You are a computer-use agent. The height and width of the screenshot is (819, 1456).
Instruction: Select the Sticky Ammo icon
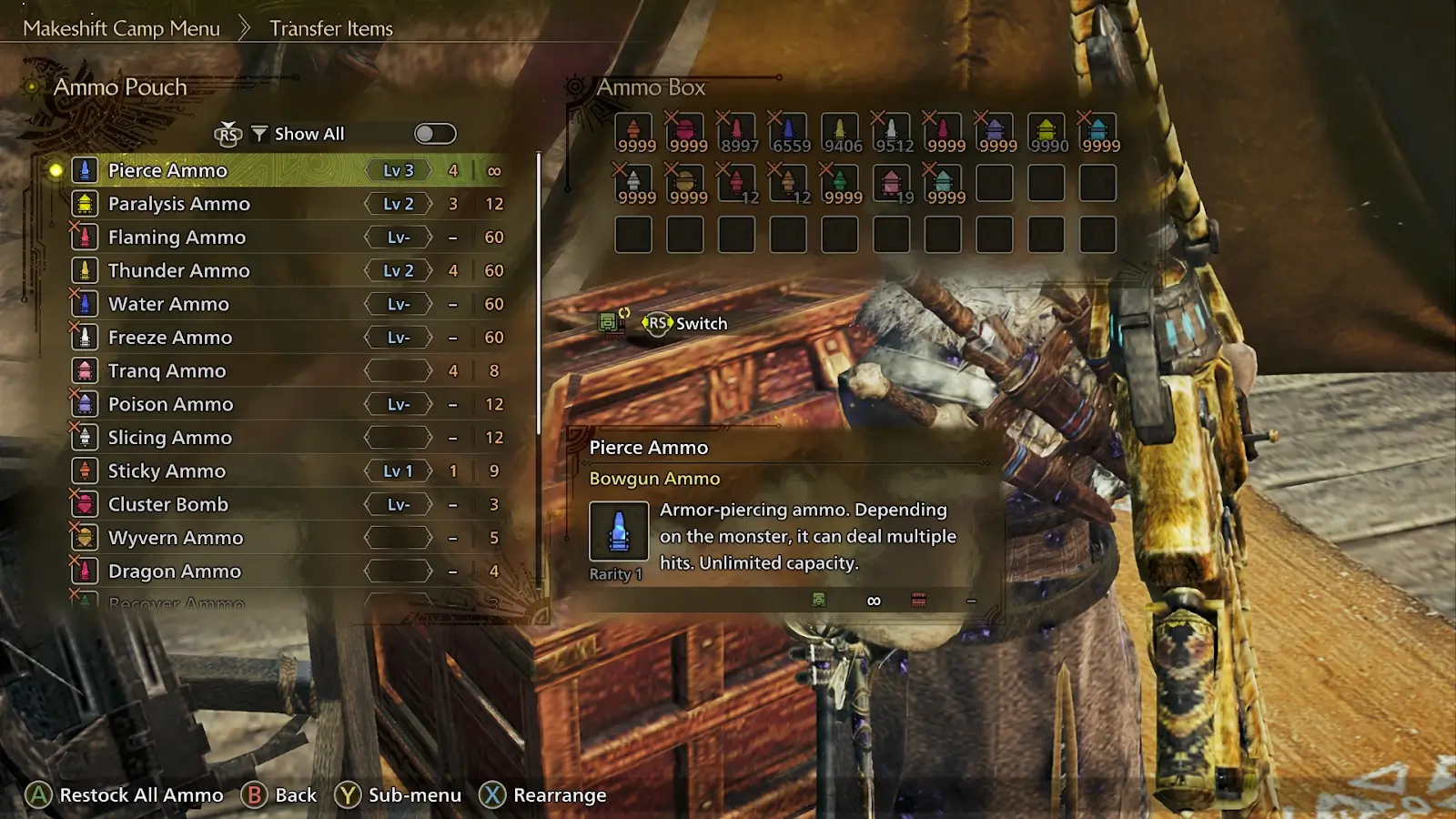pos(86,470)
